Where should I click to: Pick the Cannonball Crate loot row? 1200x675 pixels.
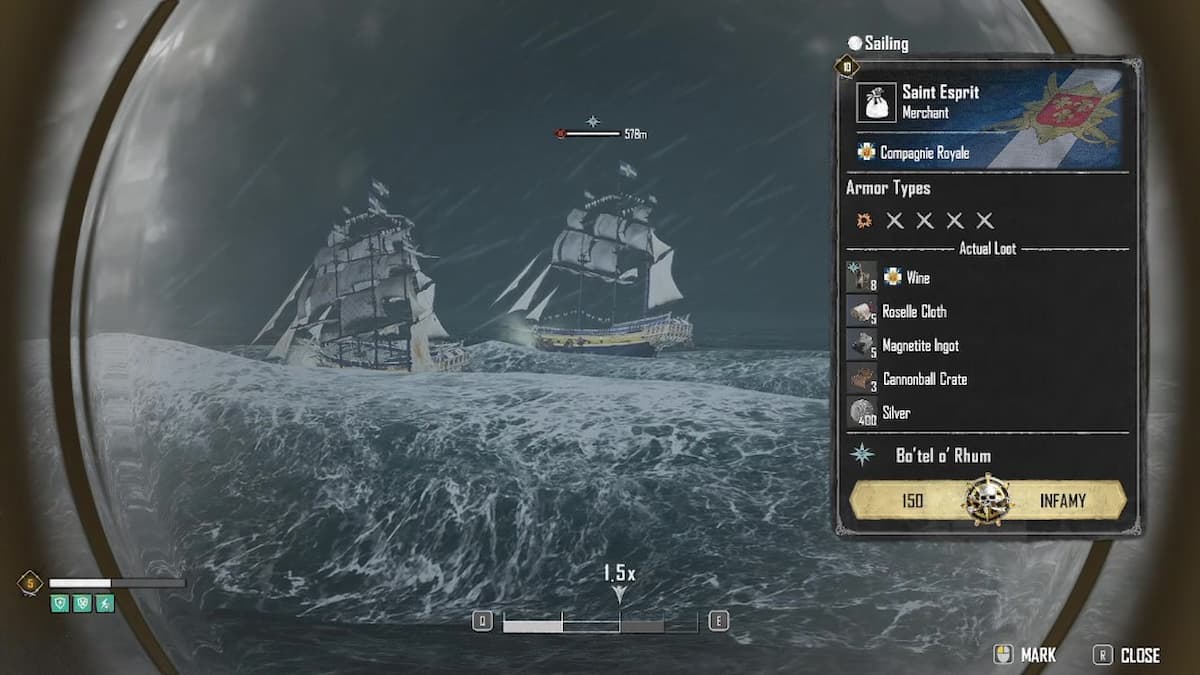pyautogui.click(x=923, y=379)
